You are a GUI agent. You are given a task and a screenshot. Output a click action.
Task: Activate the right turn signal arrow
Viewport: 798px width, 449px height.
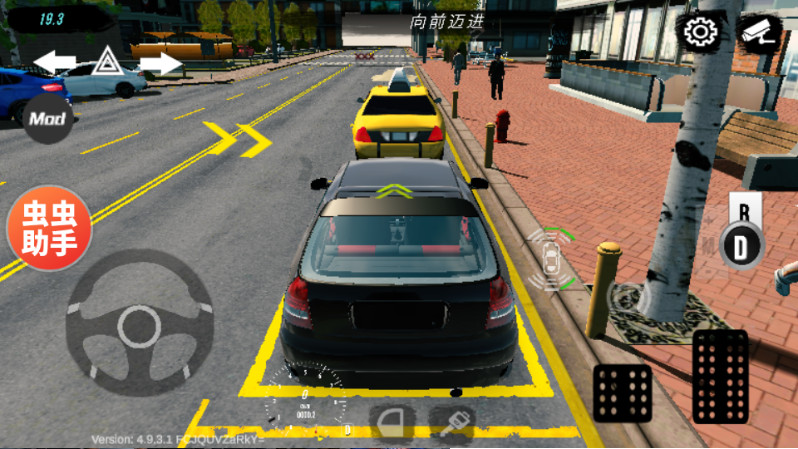point(160,63)
